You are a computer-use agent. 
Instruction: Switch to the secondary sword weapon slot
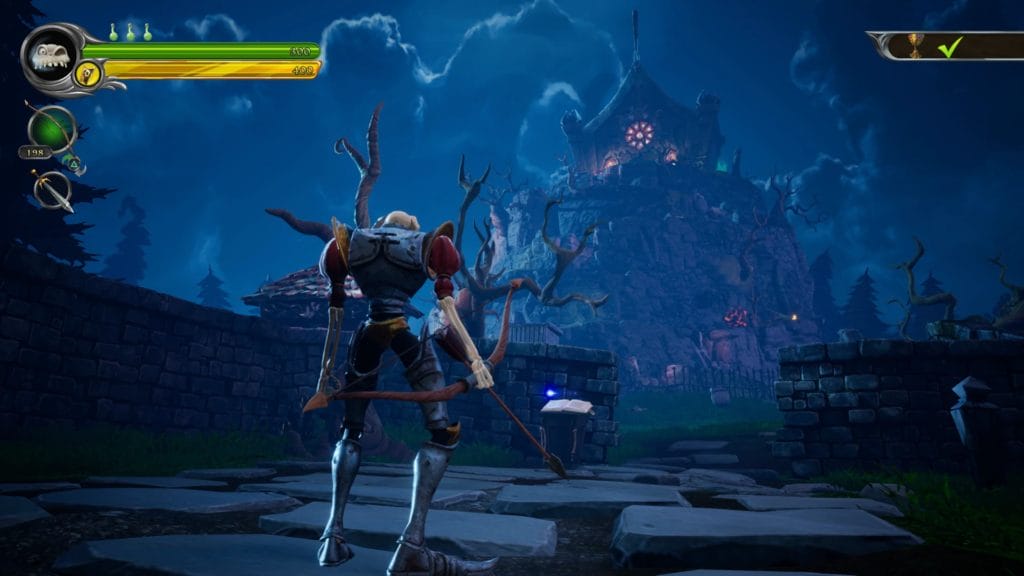pos(52,189)
